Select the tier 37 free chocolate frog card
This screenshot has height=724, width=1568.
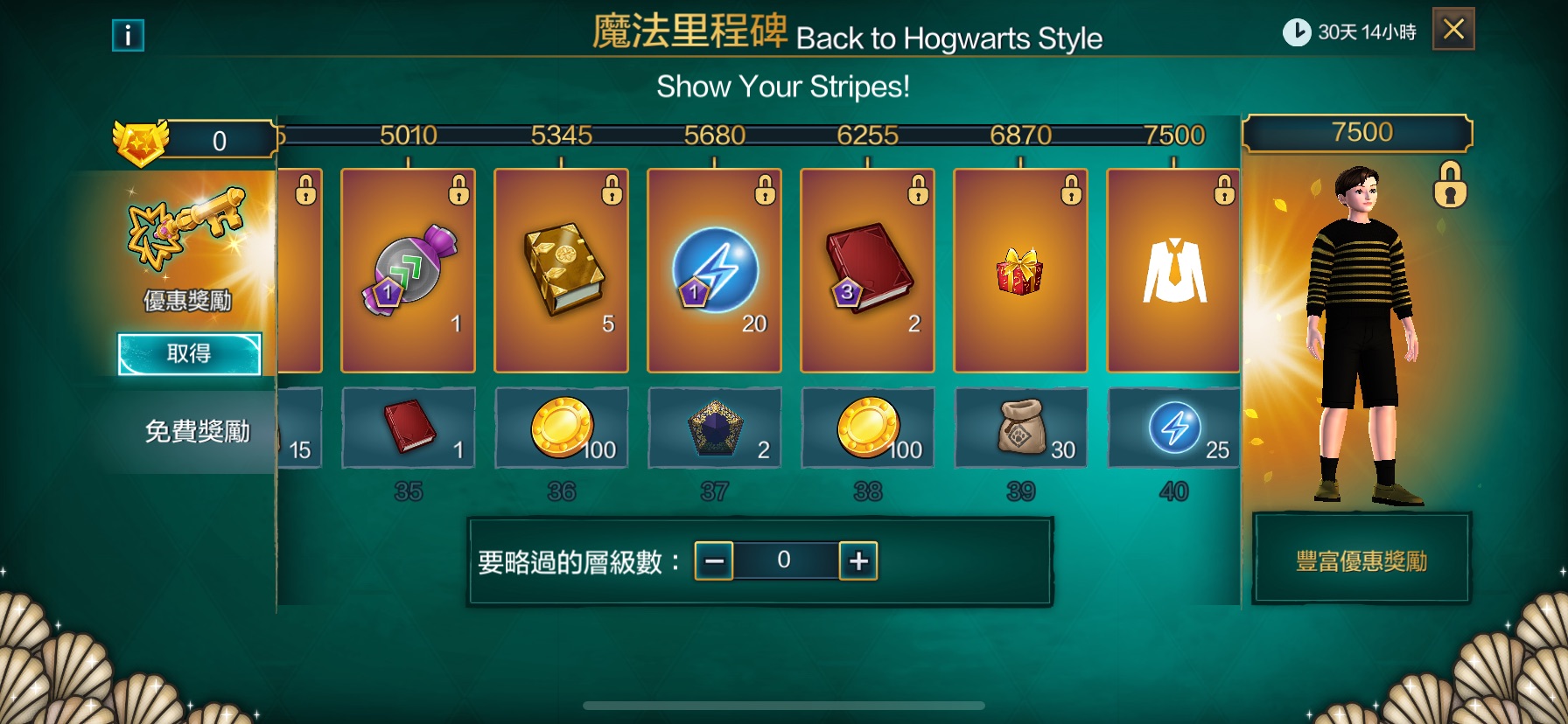point(714,428)
